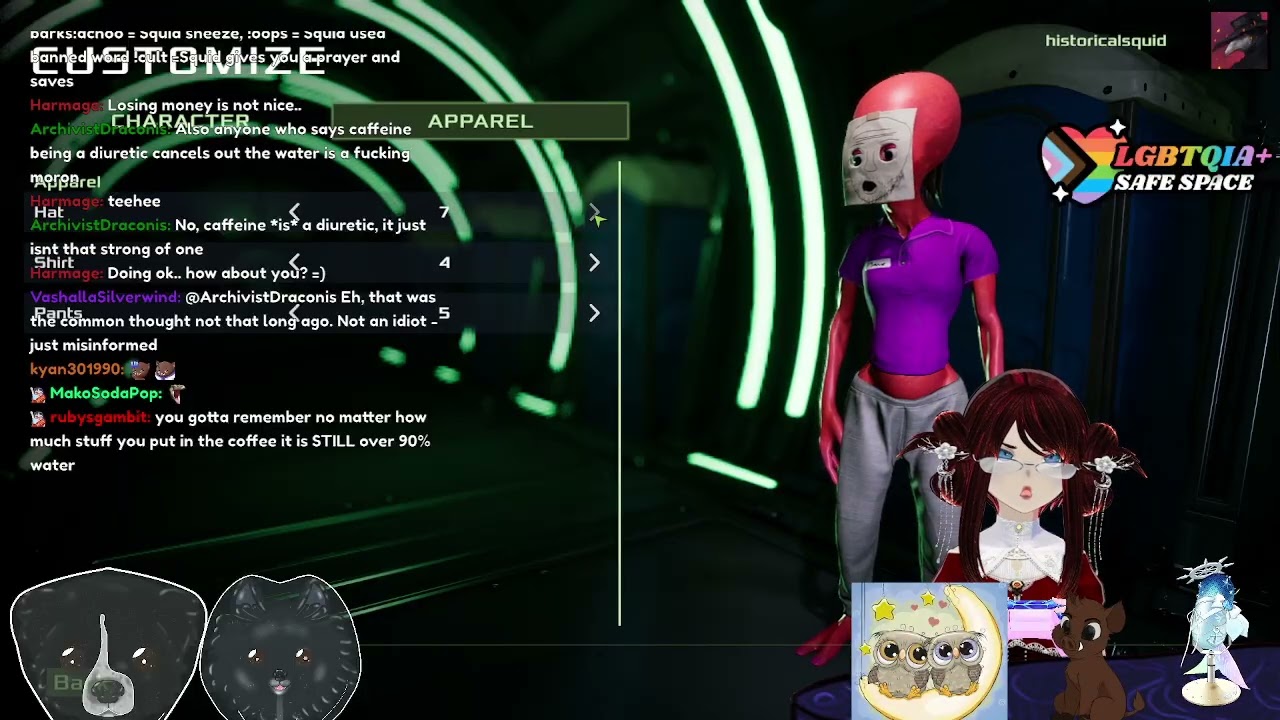Click the partly hidden Back button
1280x720 pixels.
click(68, 683)
